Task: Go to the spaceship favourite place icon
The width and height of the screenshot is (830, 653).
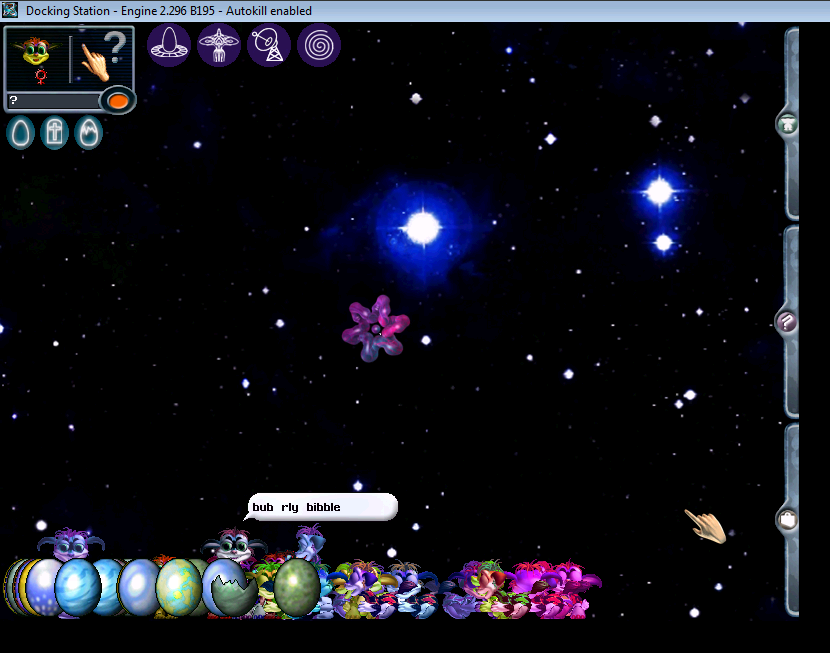Action: click(219, 45)
